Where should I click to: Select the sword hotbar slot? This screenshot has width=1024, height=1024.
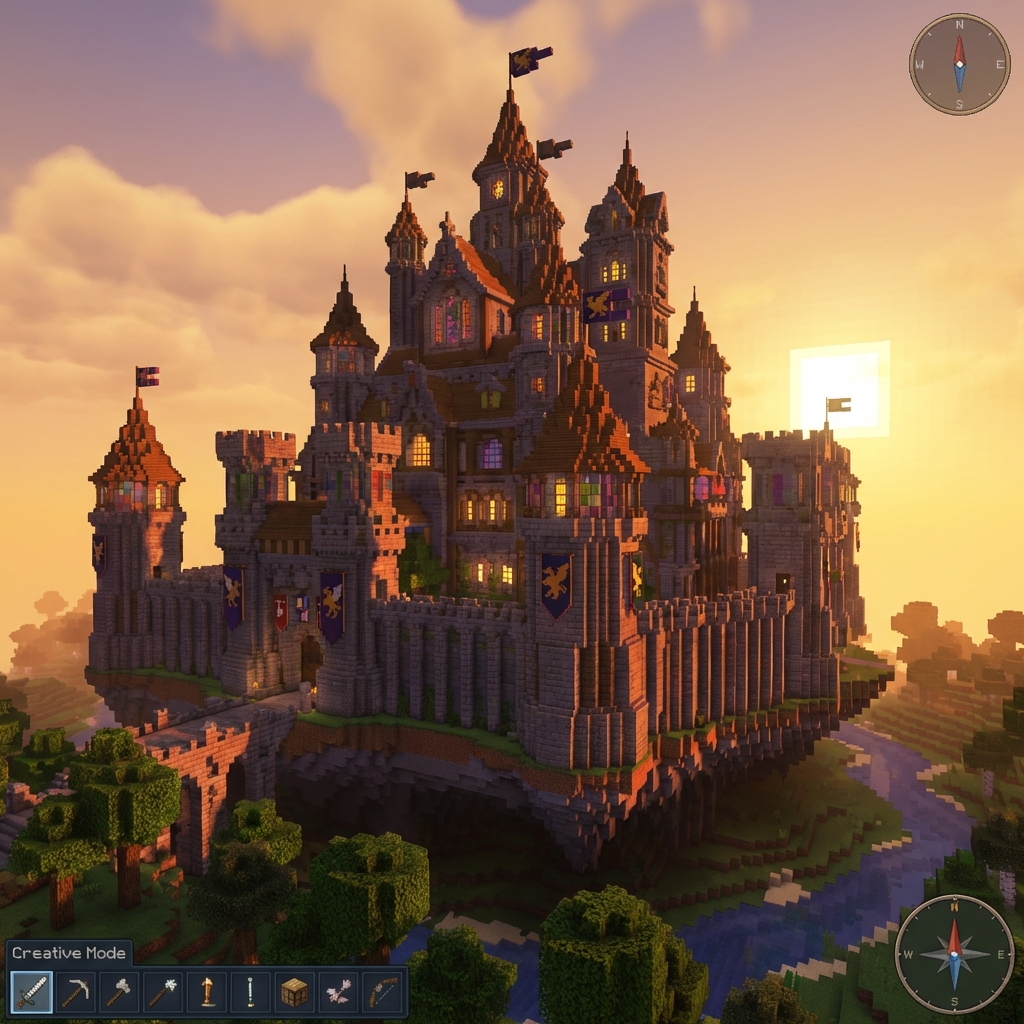tap(31, 992)
